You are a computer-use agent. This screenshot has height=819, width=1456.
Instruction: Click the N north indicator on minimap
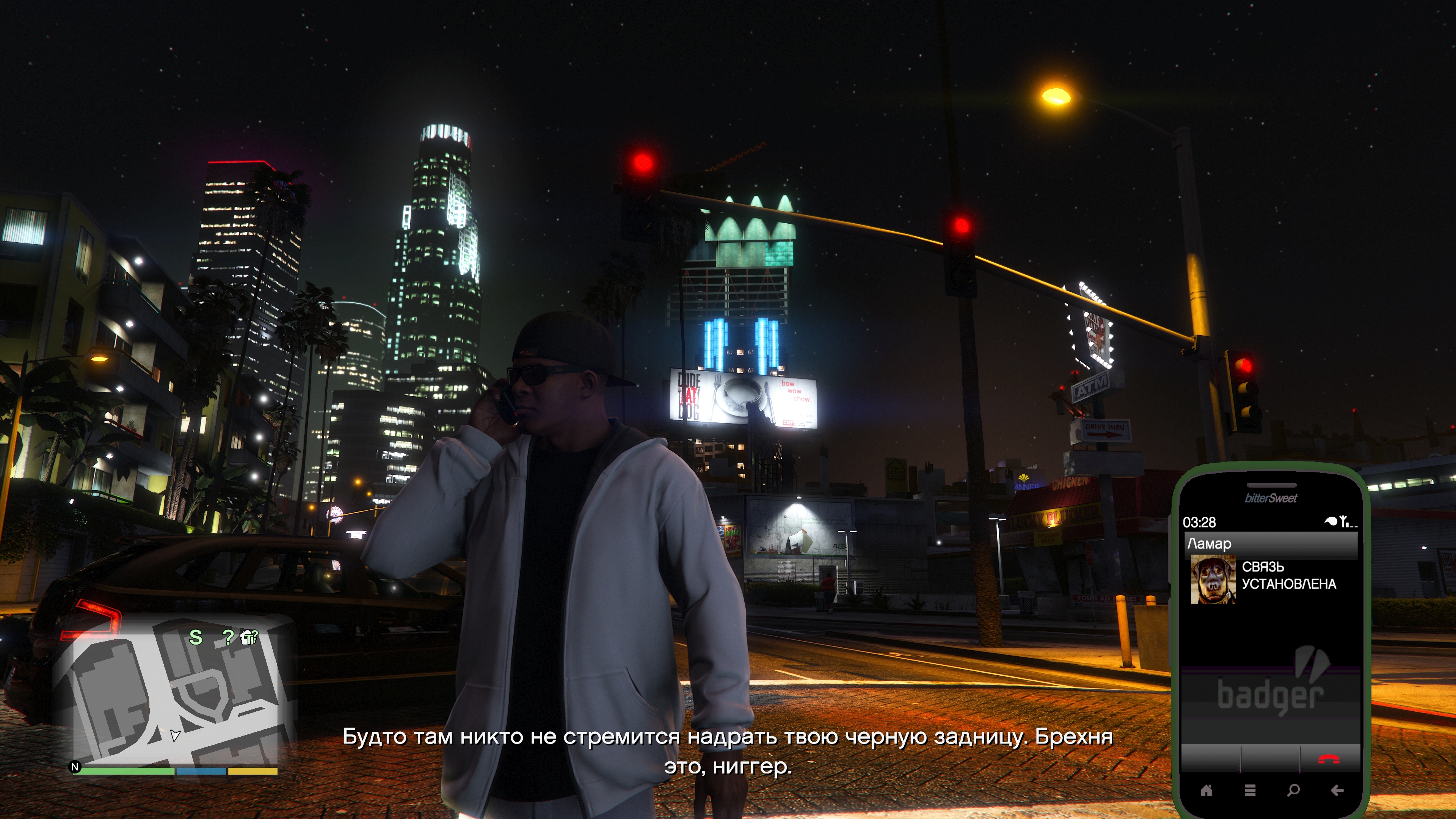point(75,767)
